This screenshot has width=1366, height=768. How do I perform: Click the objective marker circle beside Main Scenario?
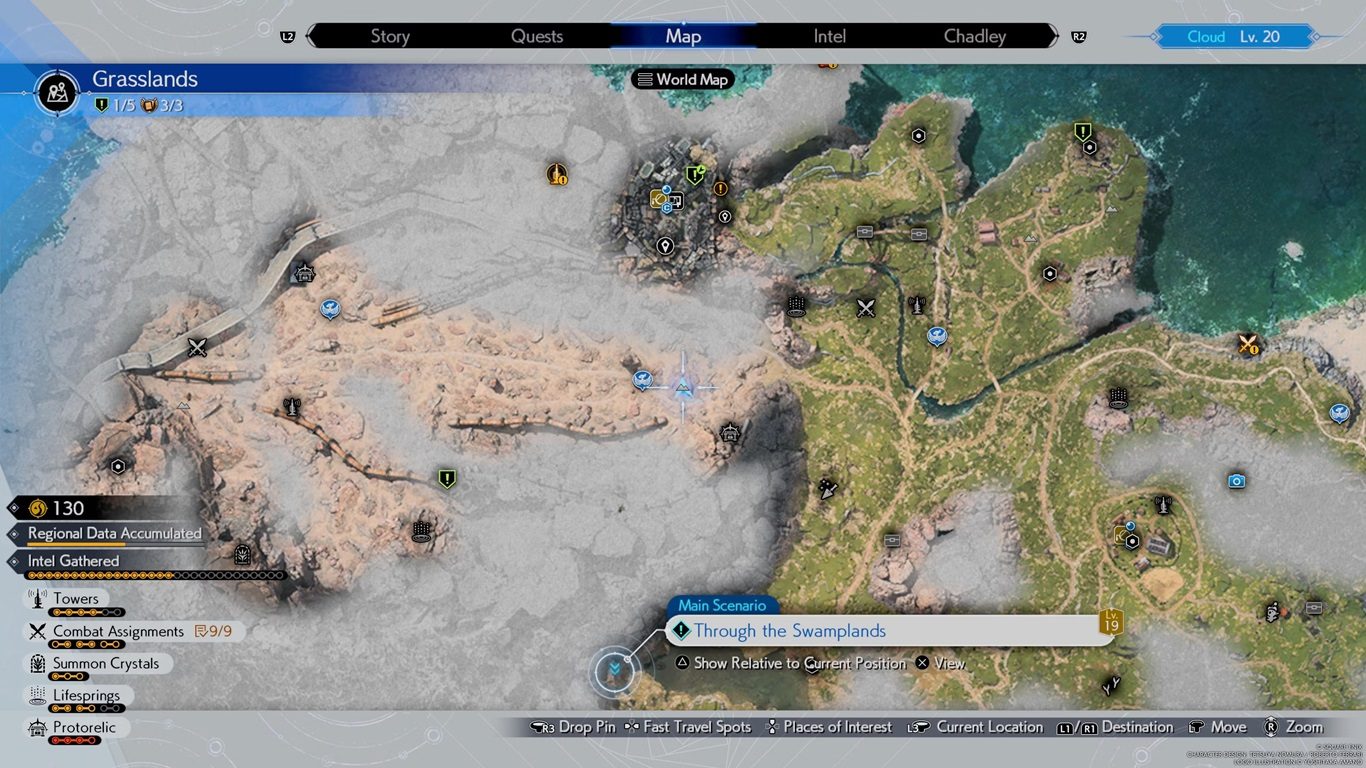(x=614, y=671)
